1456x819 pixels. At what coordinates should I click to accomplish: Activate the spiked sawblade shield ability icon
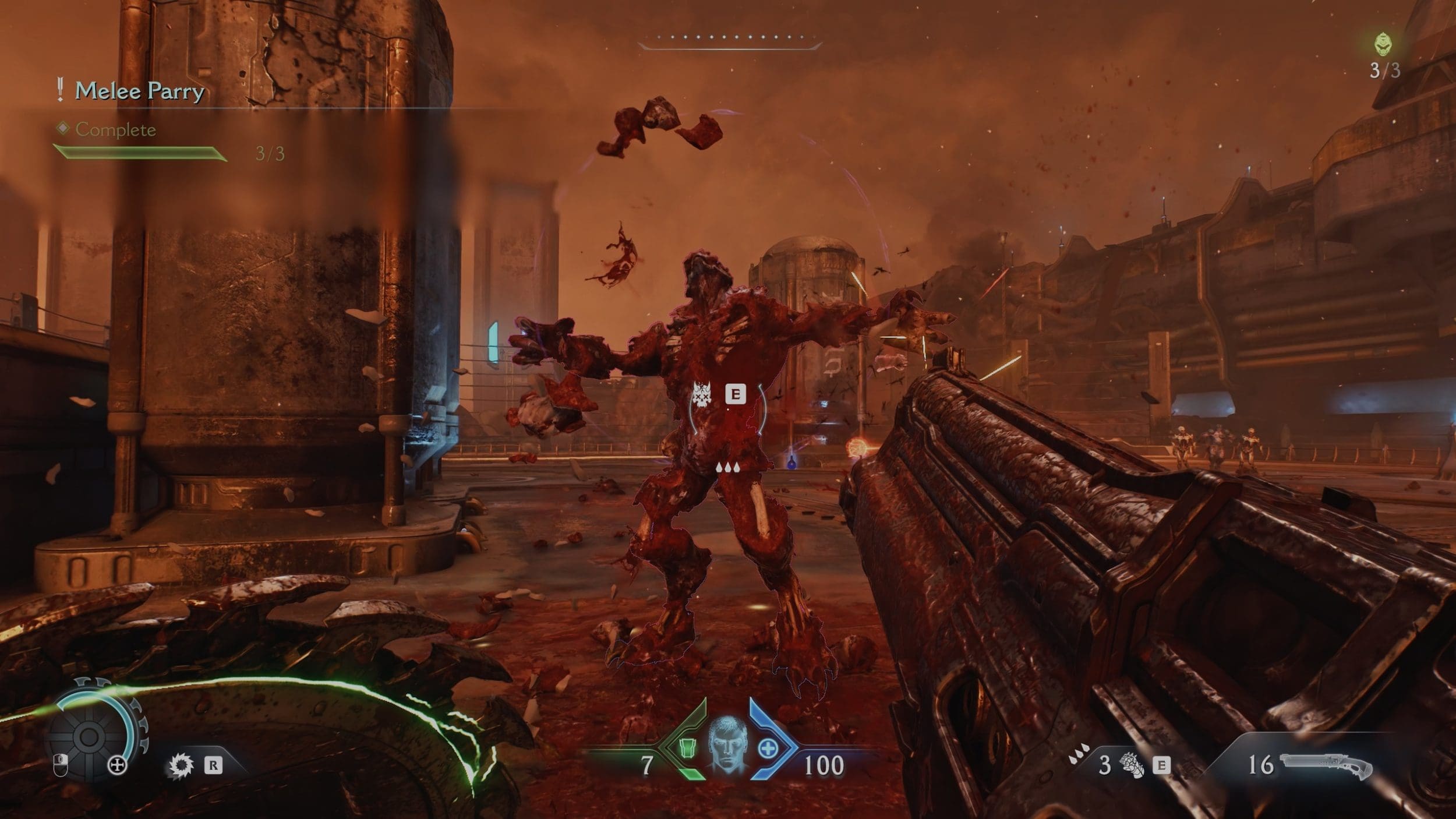pos(181,765)
